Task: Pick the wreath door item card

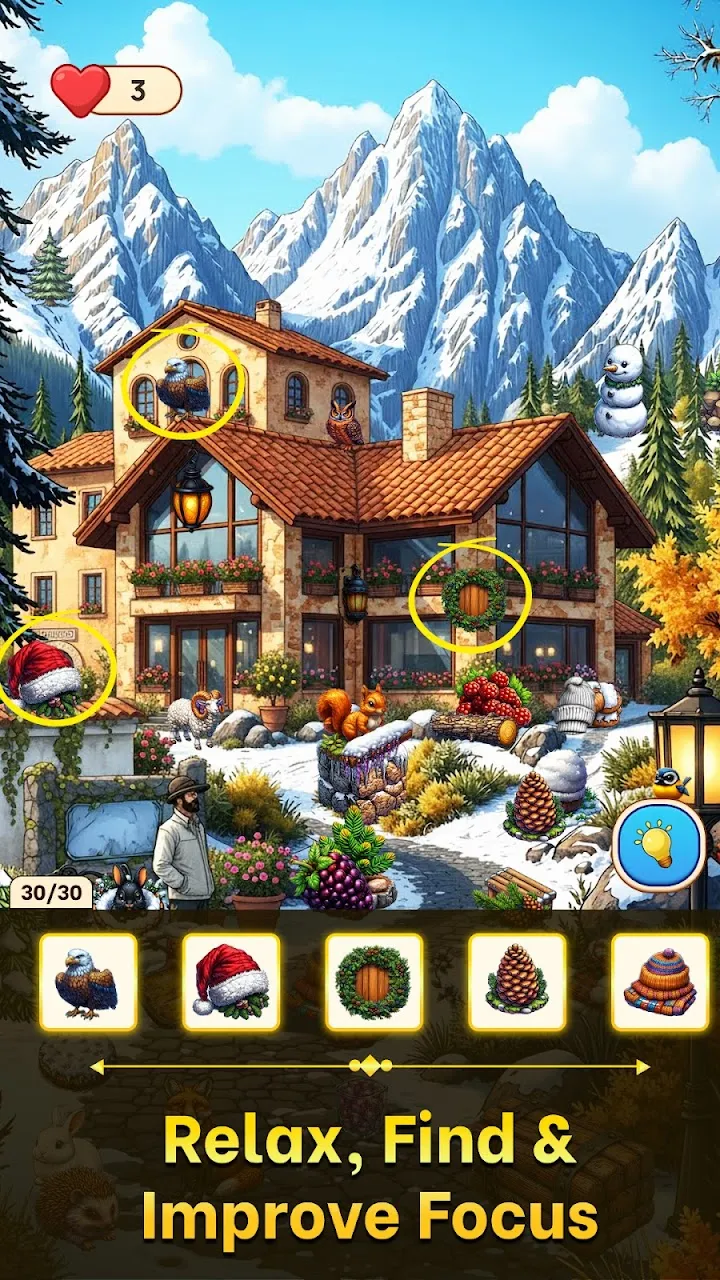Action: pos(374,982)
